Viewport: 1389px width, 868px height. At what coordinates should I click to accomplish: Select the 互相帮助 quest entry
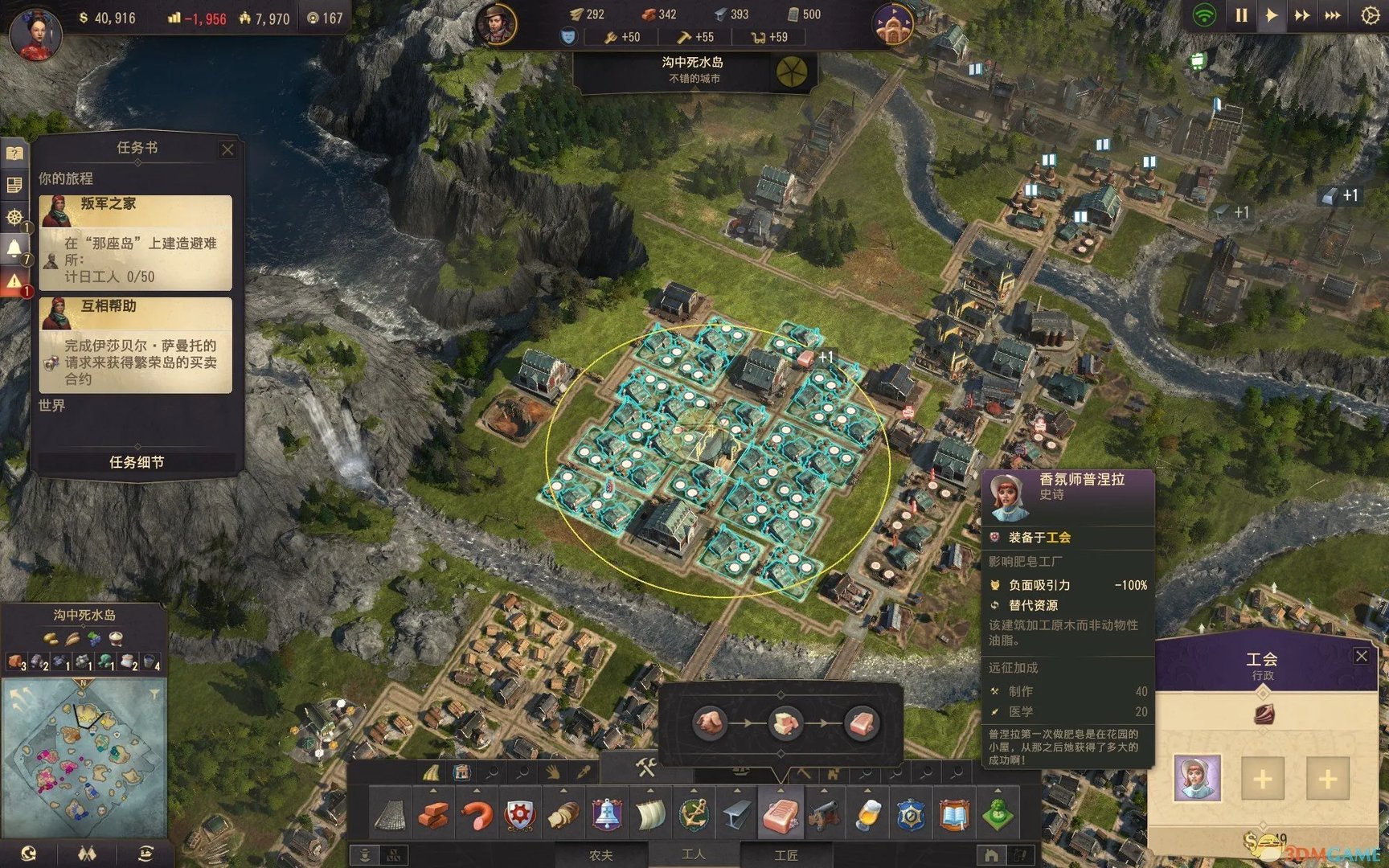[136, 344]
